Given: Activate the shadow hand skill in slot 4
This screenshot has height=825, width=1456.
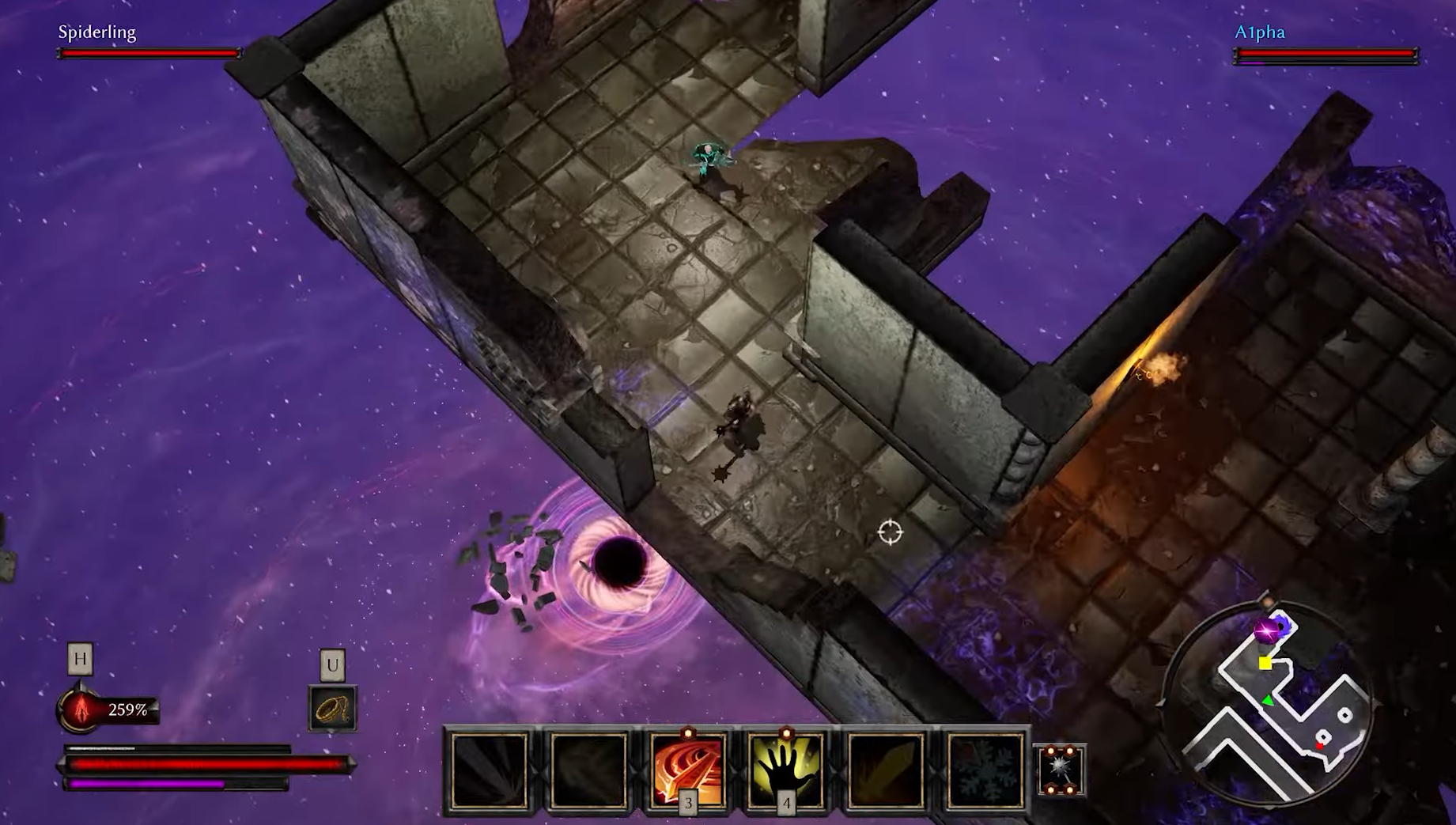Looking at the screenshot, I should (786, 766).
